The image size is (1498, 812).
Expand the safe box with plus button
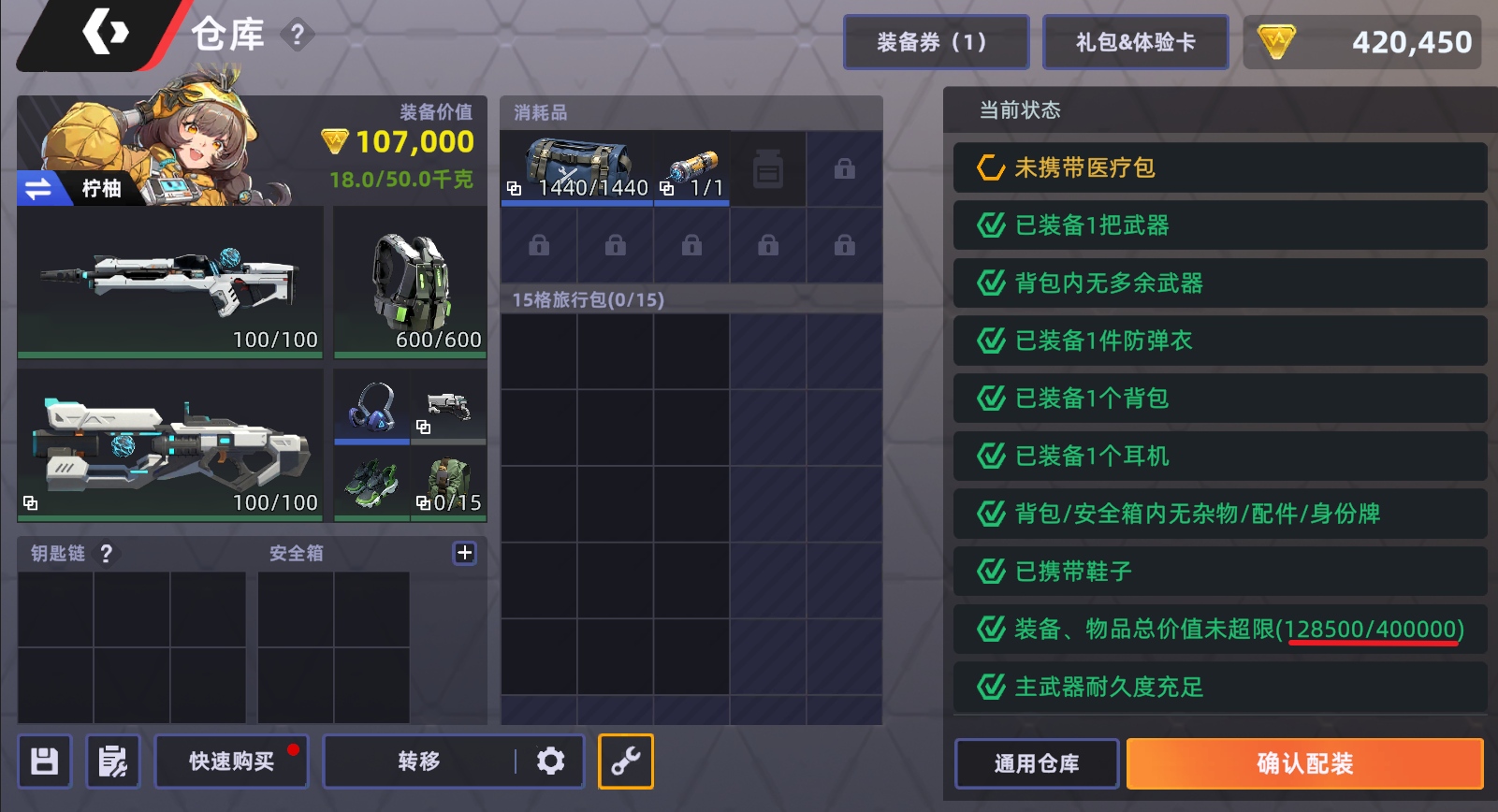coord(465,553)
